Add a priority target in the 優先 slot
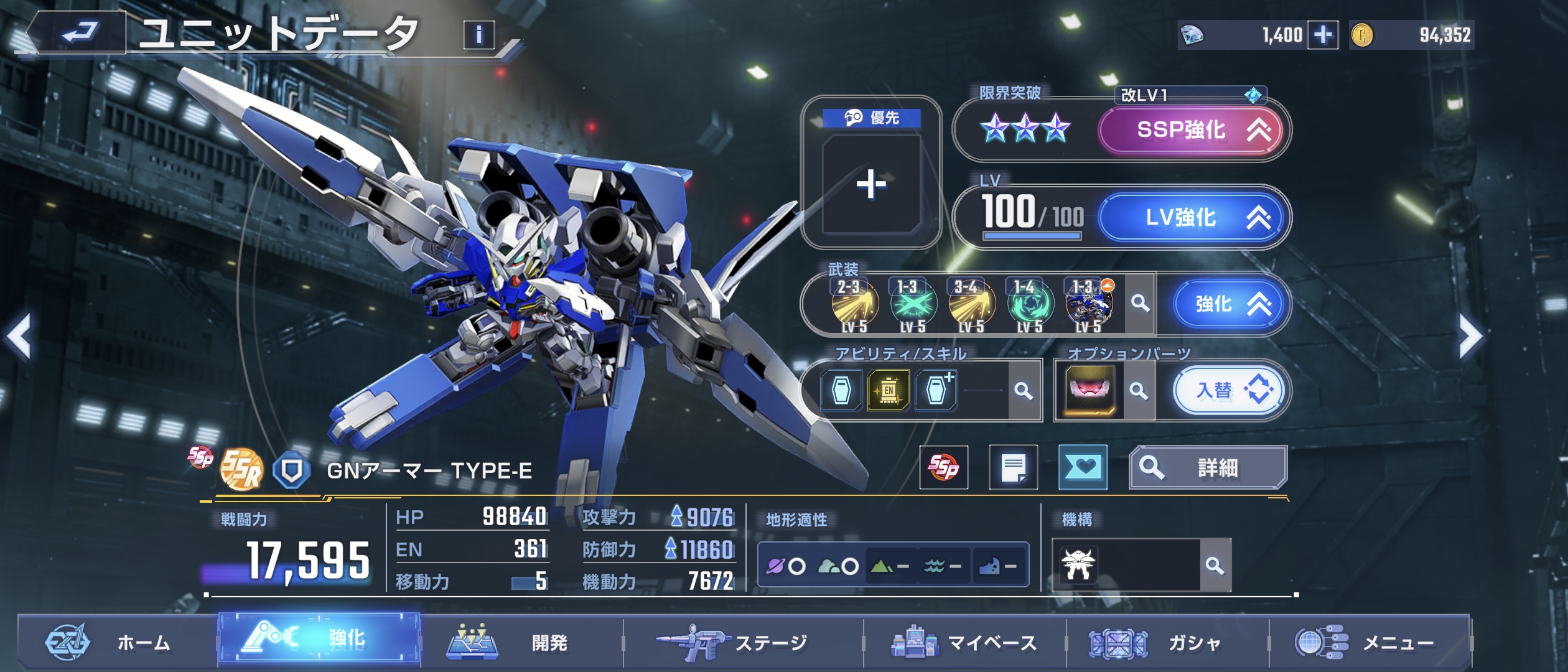Image resolution: width=1568 pixels, height=672 pixels. click(x=870, y=184)
